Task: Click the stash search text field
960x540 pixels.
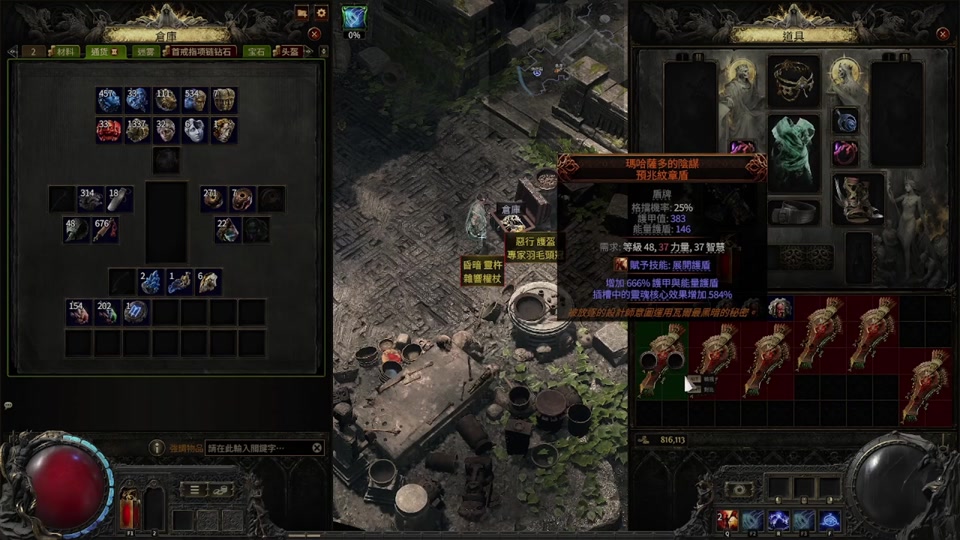Action: click(256, 448)
